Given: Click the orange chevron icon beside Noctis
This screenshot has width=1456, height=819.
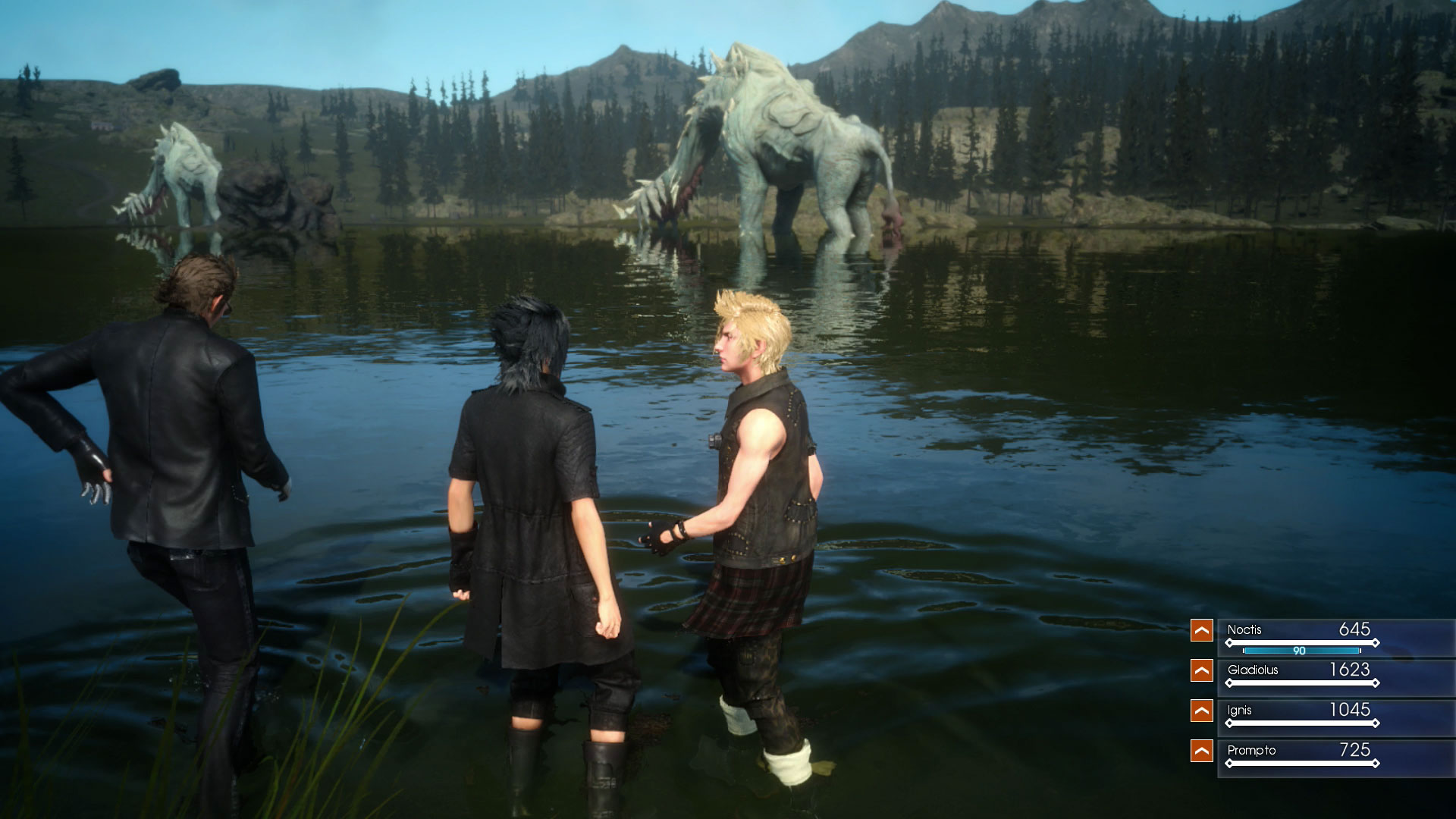Looking at the screenshot, I should pyautogui.click(x=1201, y=630).
